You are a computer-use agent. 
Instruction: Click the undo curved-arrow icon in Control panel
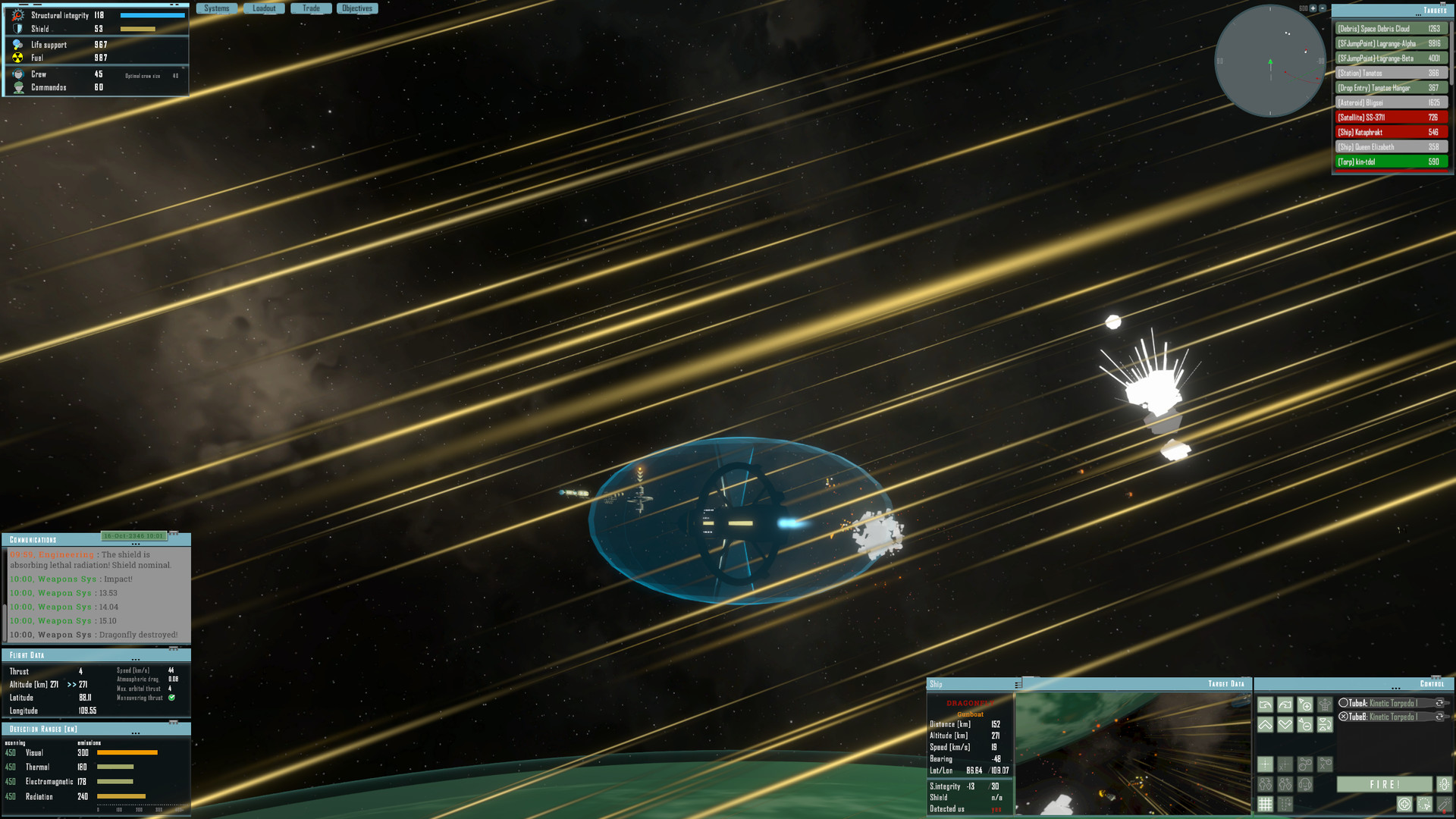[1266, 704]
